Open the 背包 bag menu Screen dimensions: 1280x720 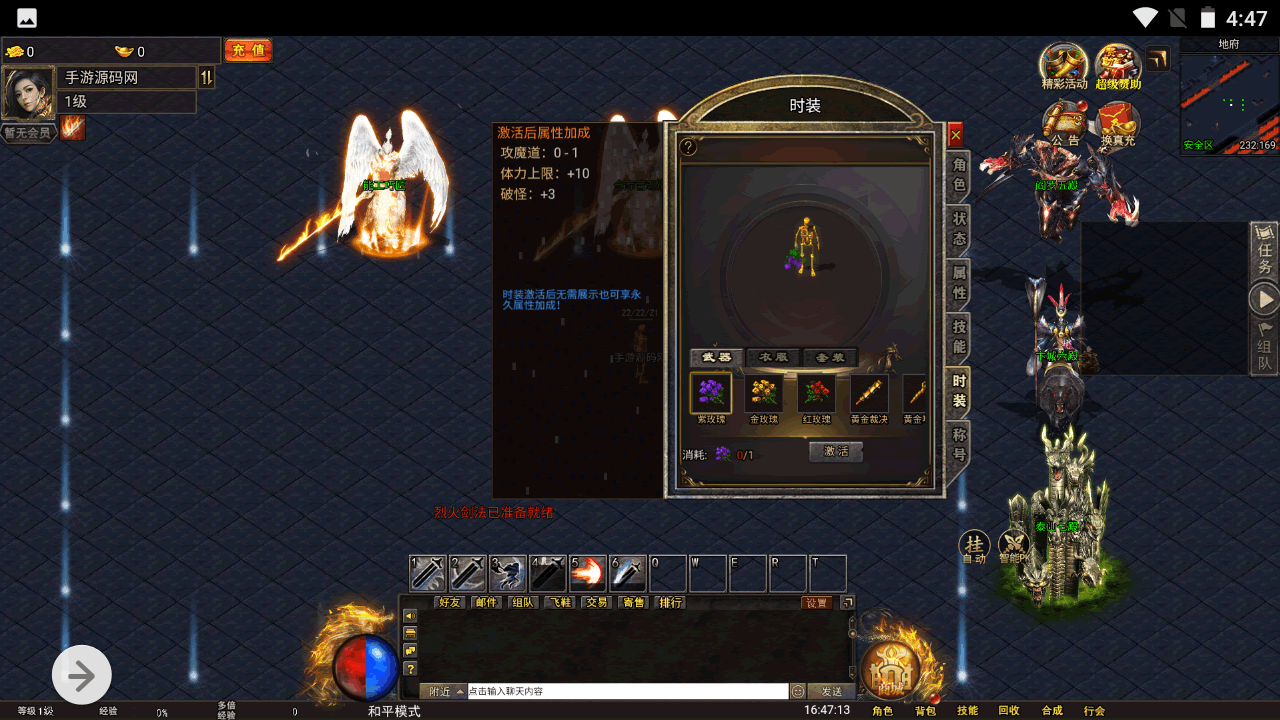click(x=925, y=711)
